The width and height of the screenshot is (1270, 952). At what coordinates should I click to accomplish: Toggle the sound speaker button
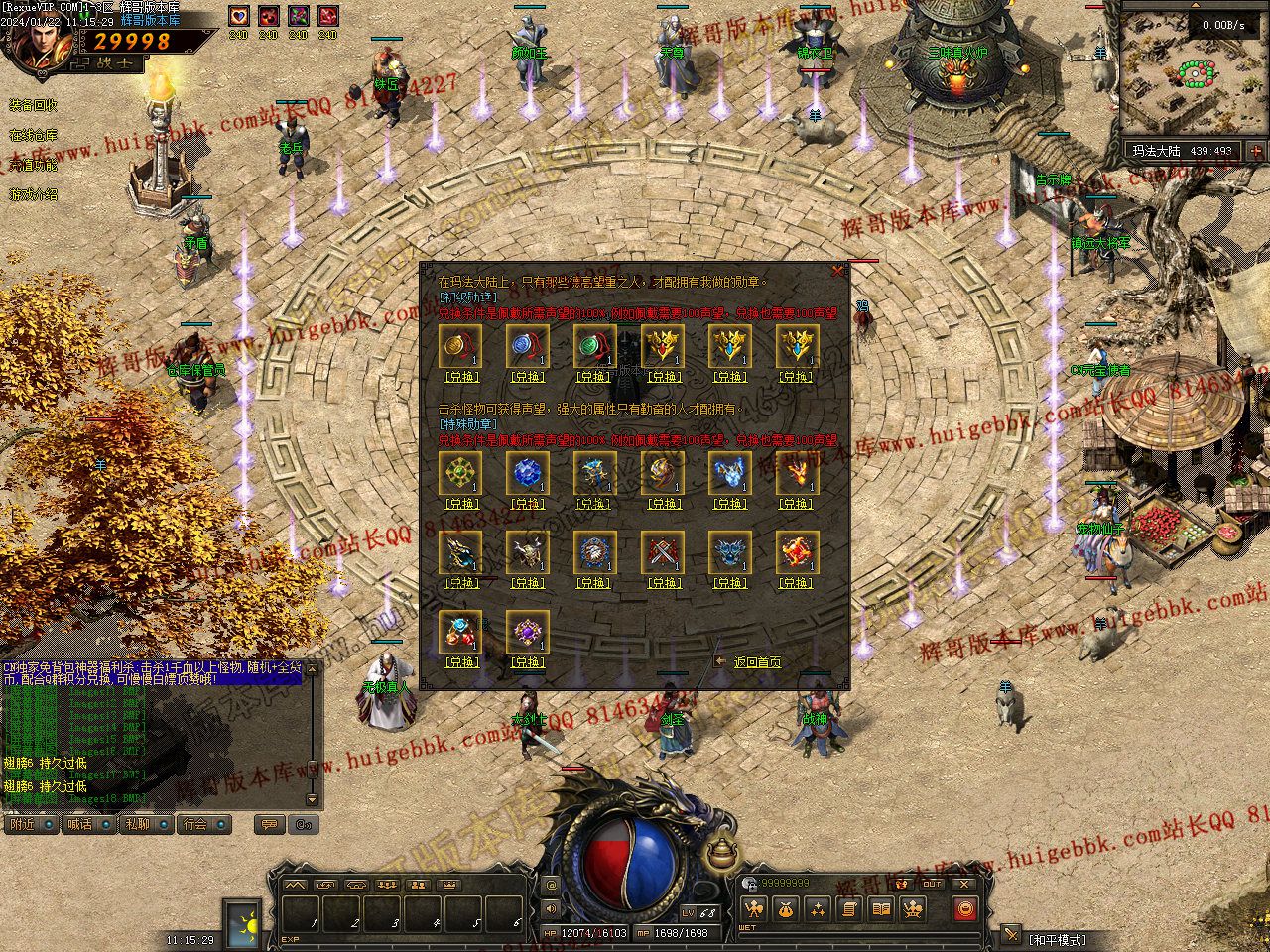coord(552,907)
